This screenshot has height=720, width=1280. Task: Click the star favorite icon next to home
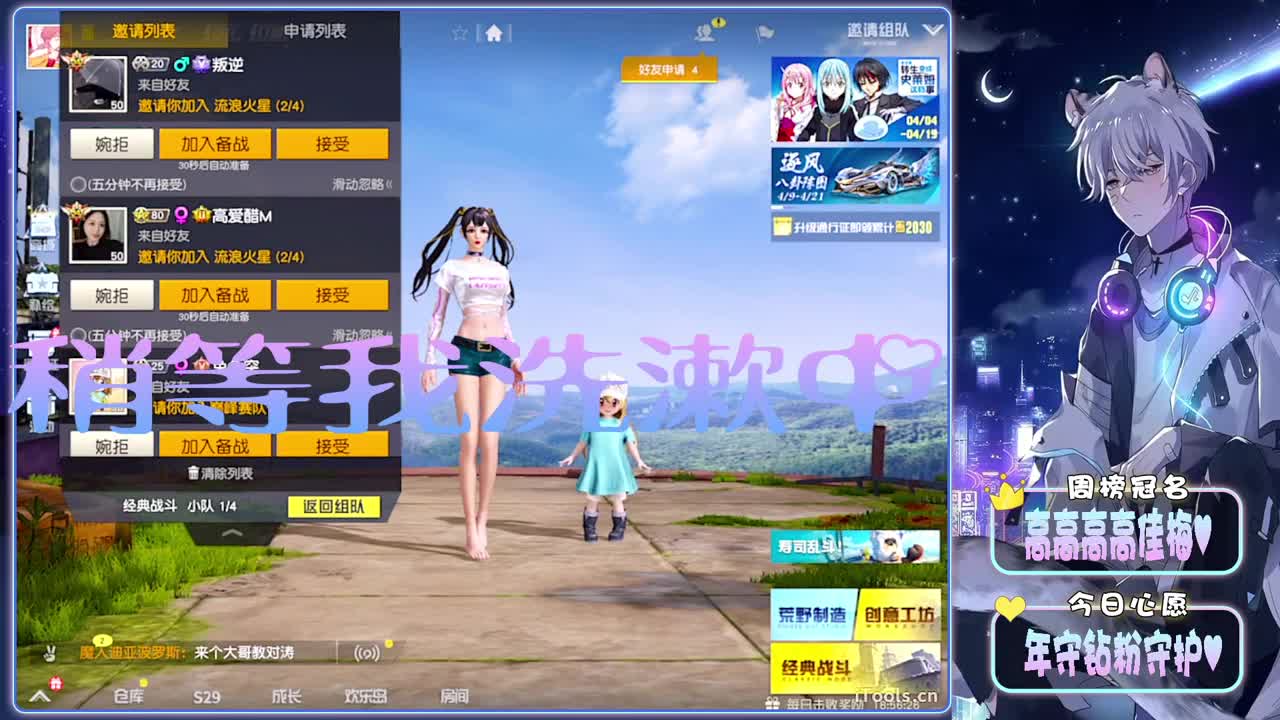click(x=460, y=31)
